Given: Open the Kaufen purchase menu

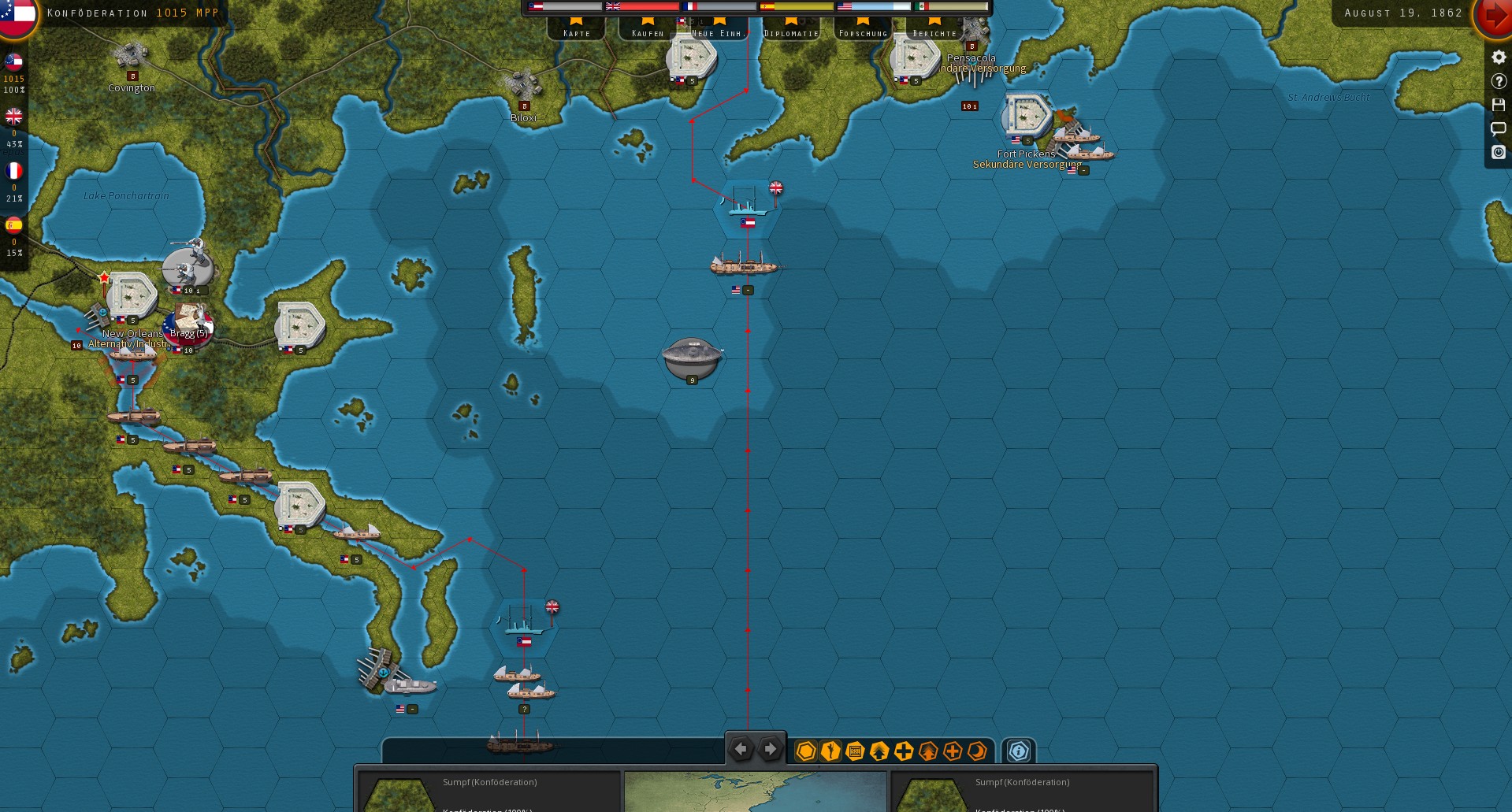Looking at the screenshot, I should pyautogui.click(x=648, y=28).
